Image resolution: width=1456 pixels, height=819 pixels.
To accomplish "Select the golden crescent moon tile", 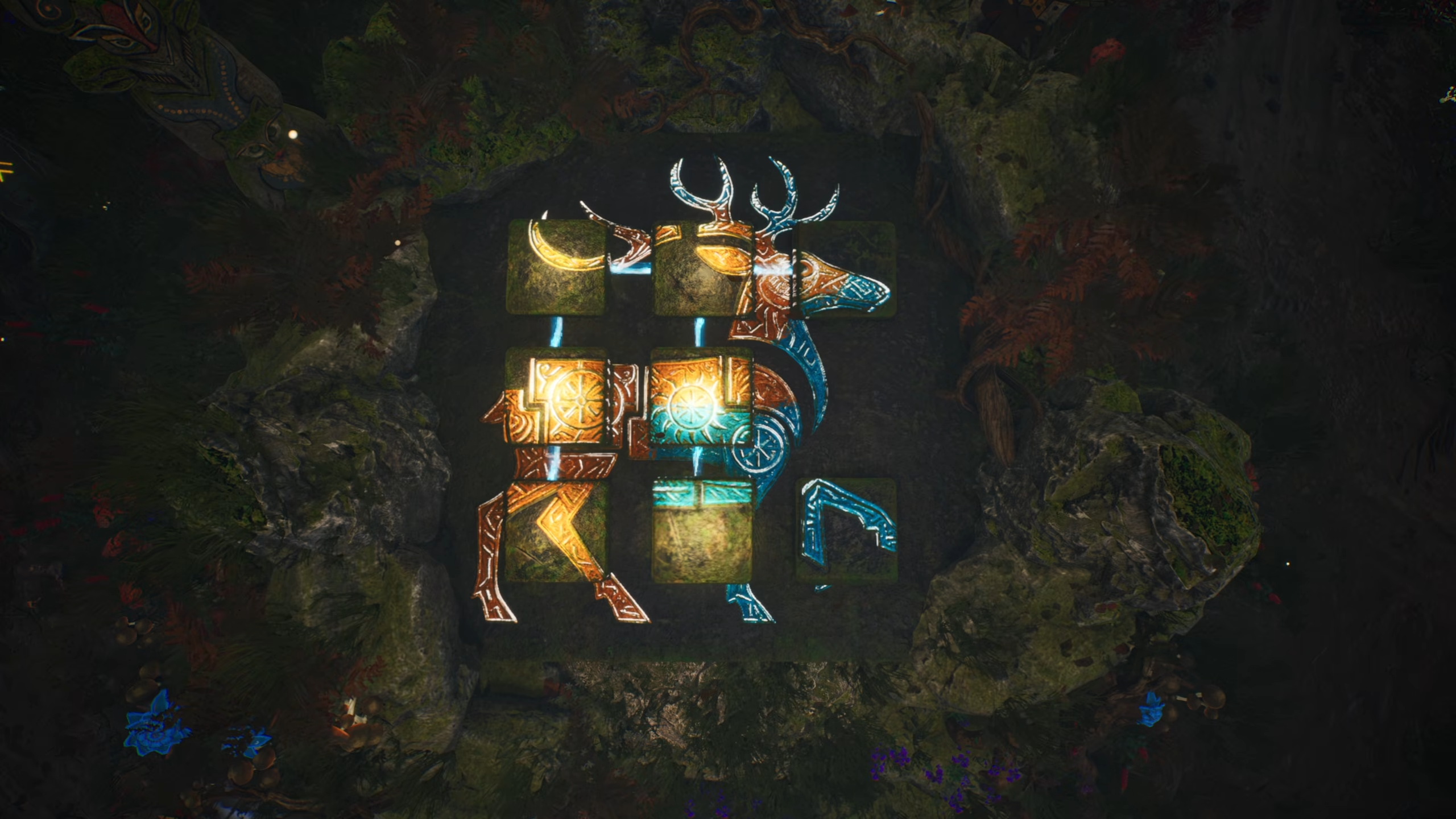I will [555, 267].
